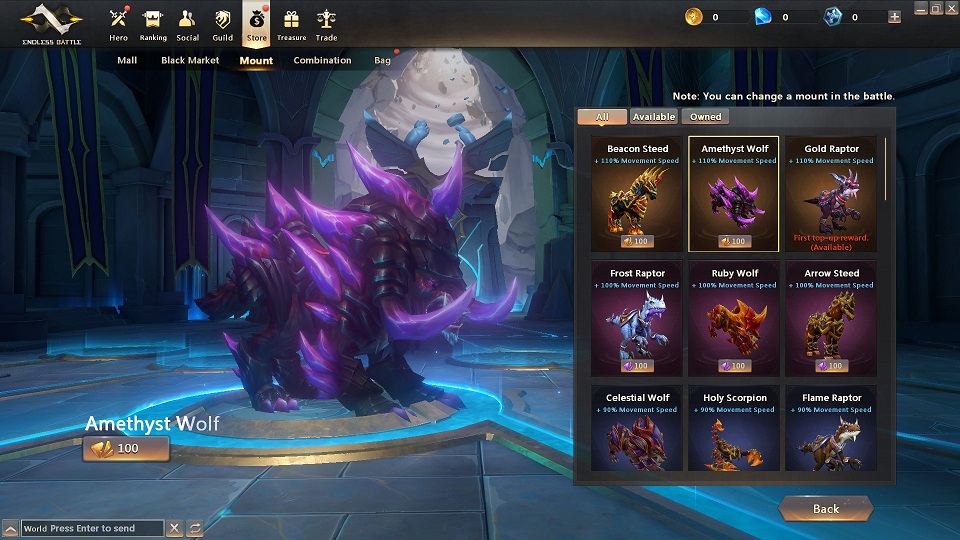Show only Owned mounts
The image size is (960, 540).
point(705,117)
